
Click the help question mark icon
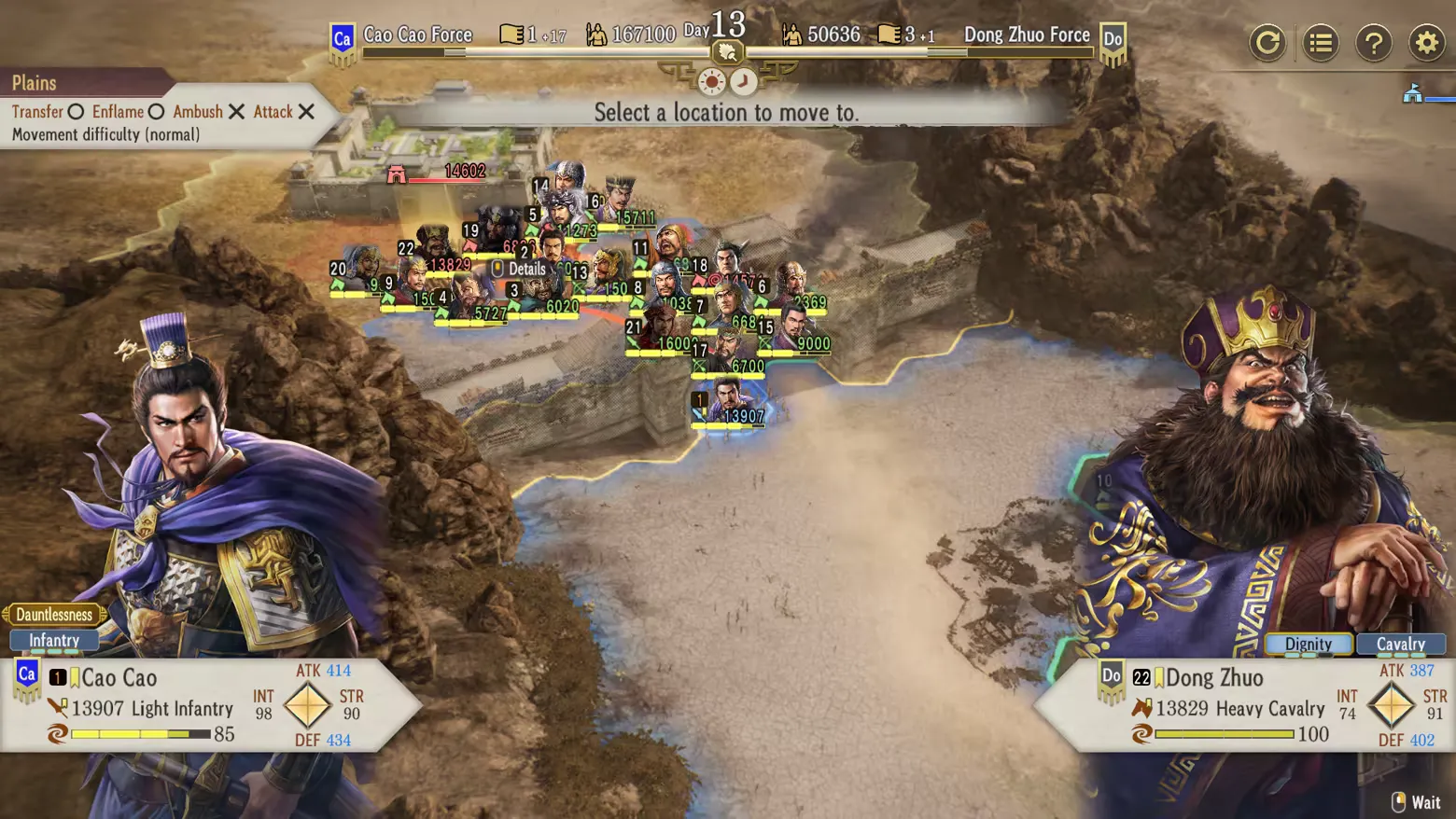(1375, 42)
